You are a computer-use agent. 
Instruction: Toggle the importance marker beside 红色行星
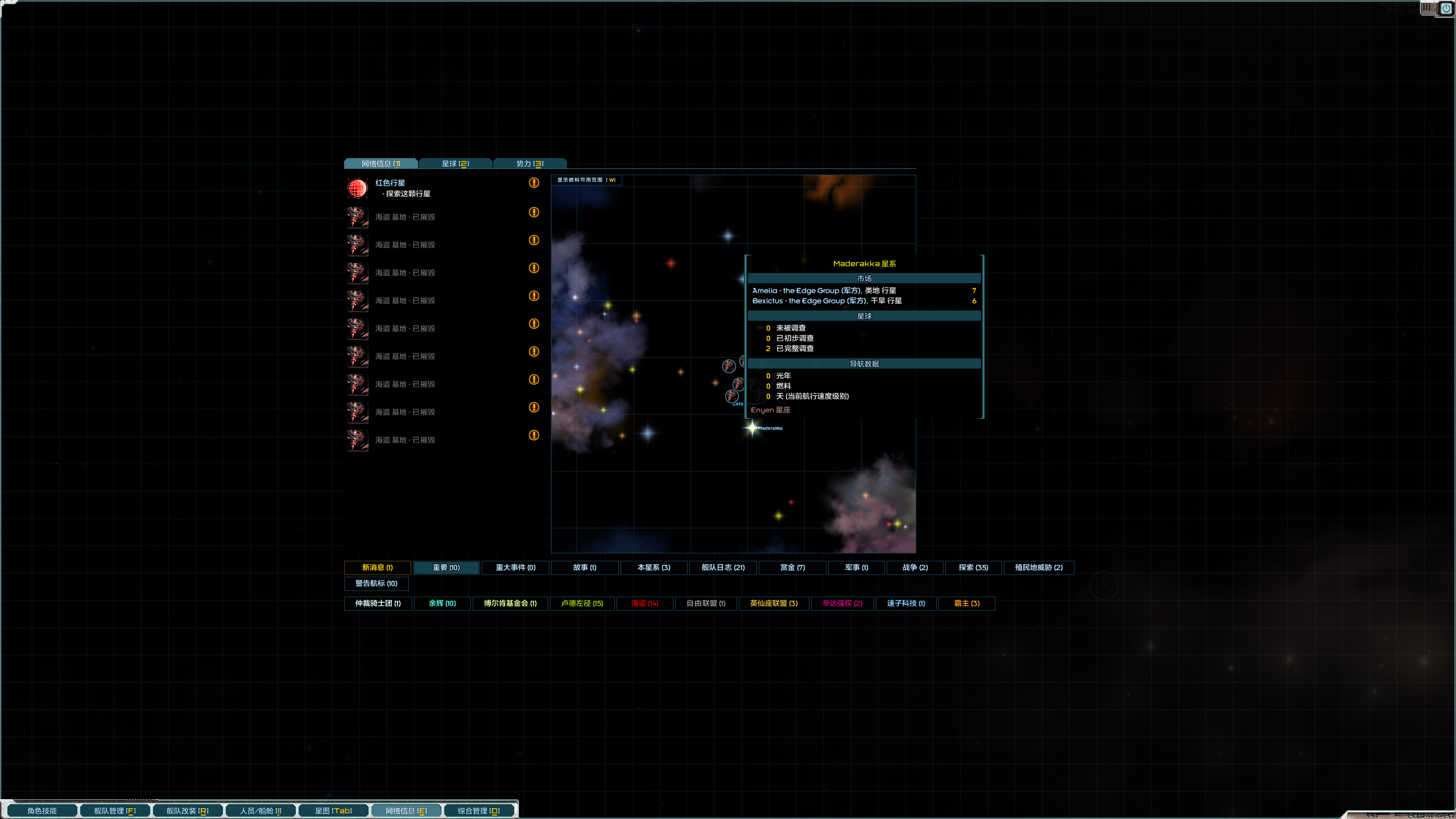click(x=533, y=183)
